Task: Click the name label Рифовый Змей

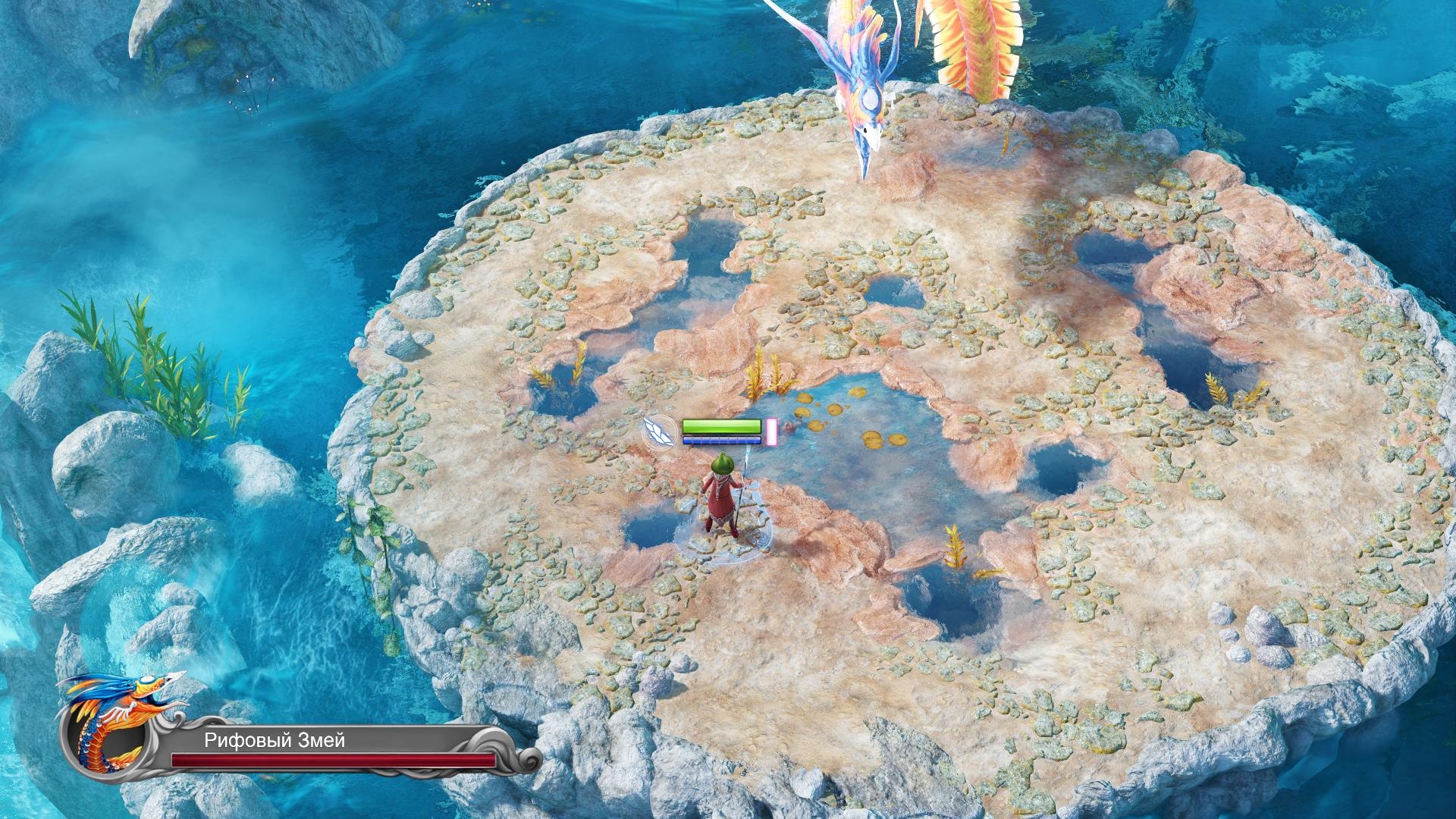Action: (x=273, y=743)
